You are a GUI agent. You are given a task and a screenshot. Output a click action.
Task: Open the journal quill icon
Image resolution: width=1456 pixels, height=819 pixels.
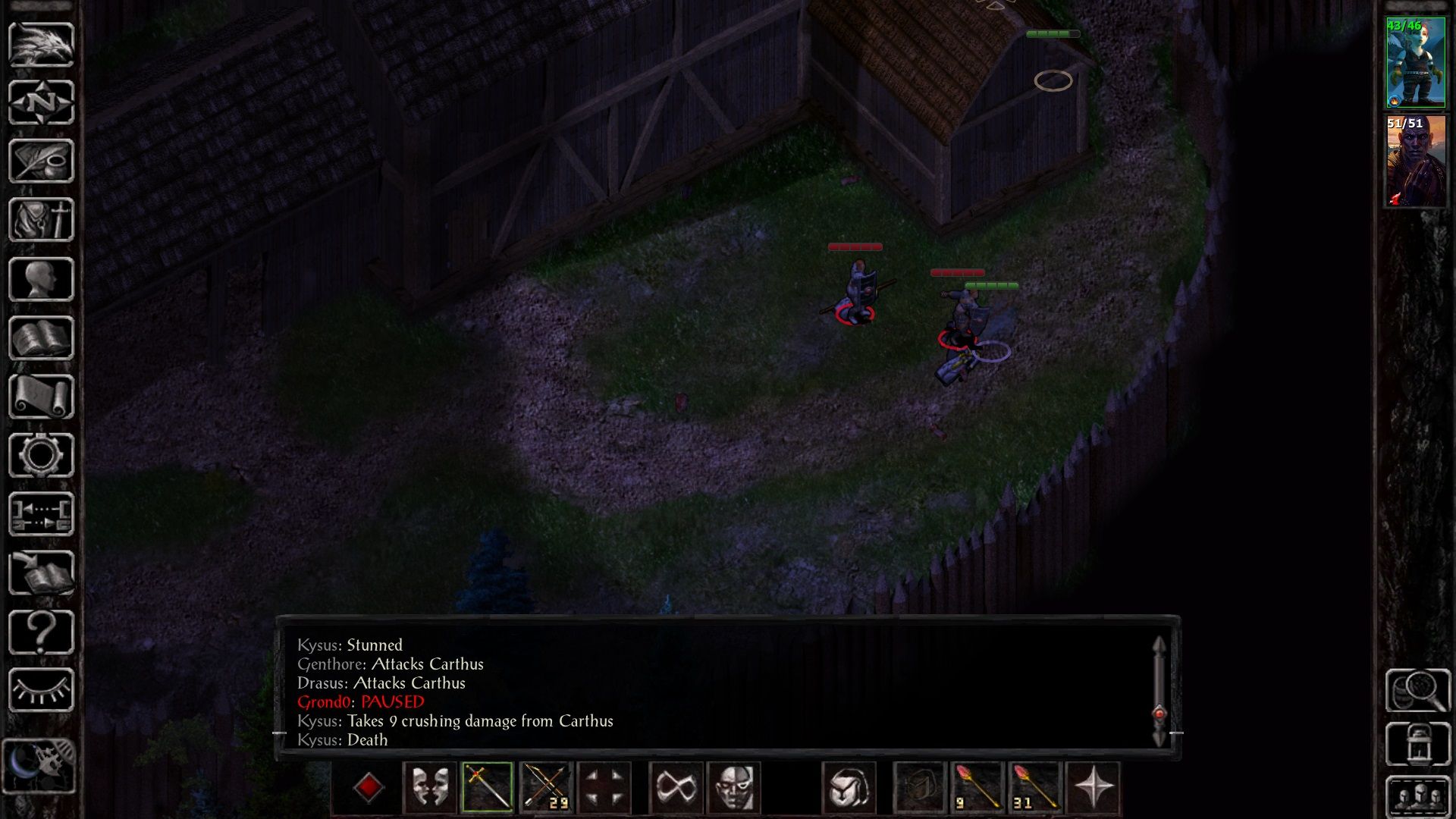click(x=42, y=161)
